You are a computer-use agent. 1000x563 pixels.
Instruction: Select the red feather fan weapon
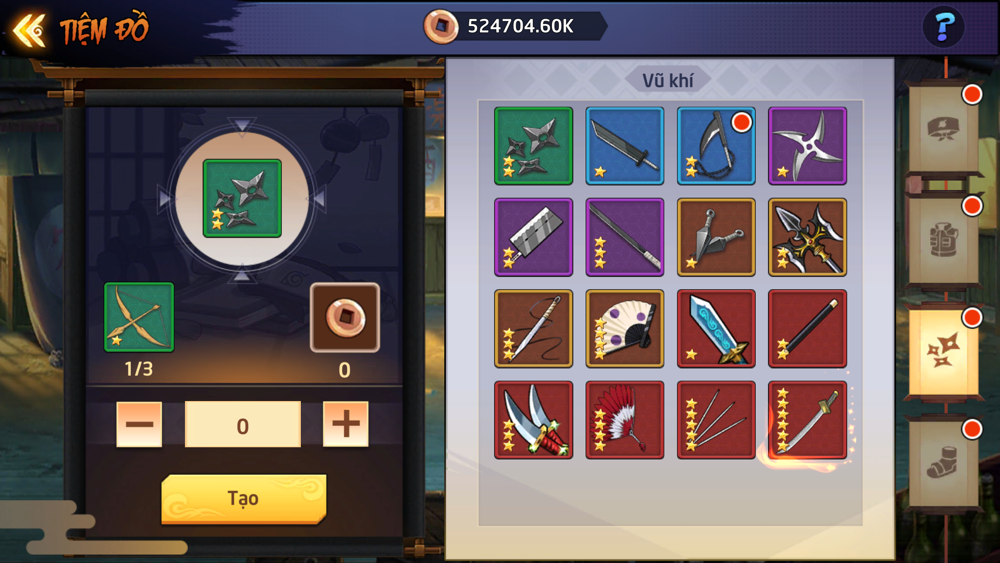[624, 420]
